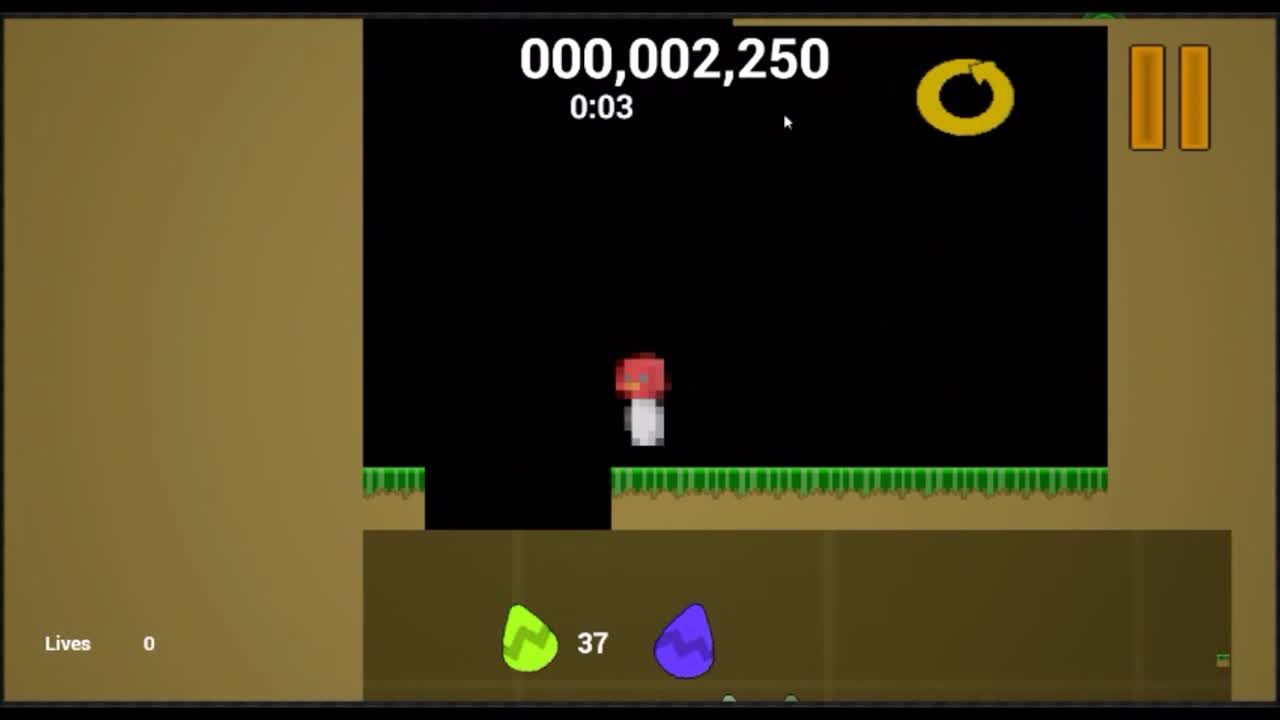The height and width of the screenshot is (720, 1280).
Task: Select the green egg icon
Action: 529,641
